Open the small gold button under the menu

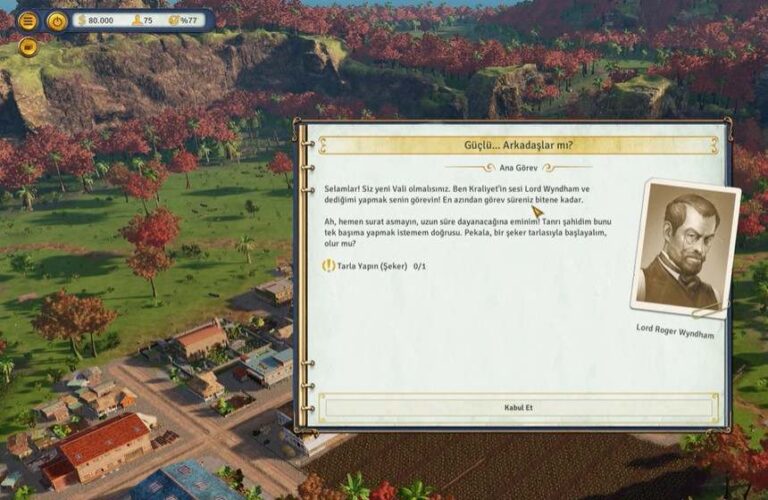[x=28, y=46]
